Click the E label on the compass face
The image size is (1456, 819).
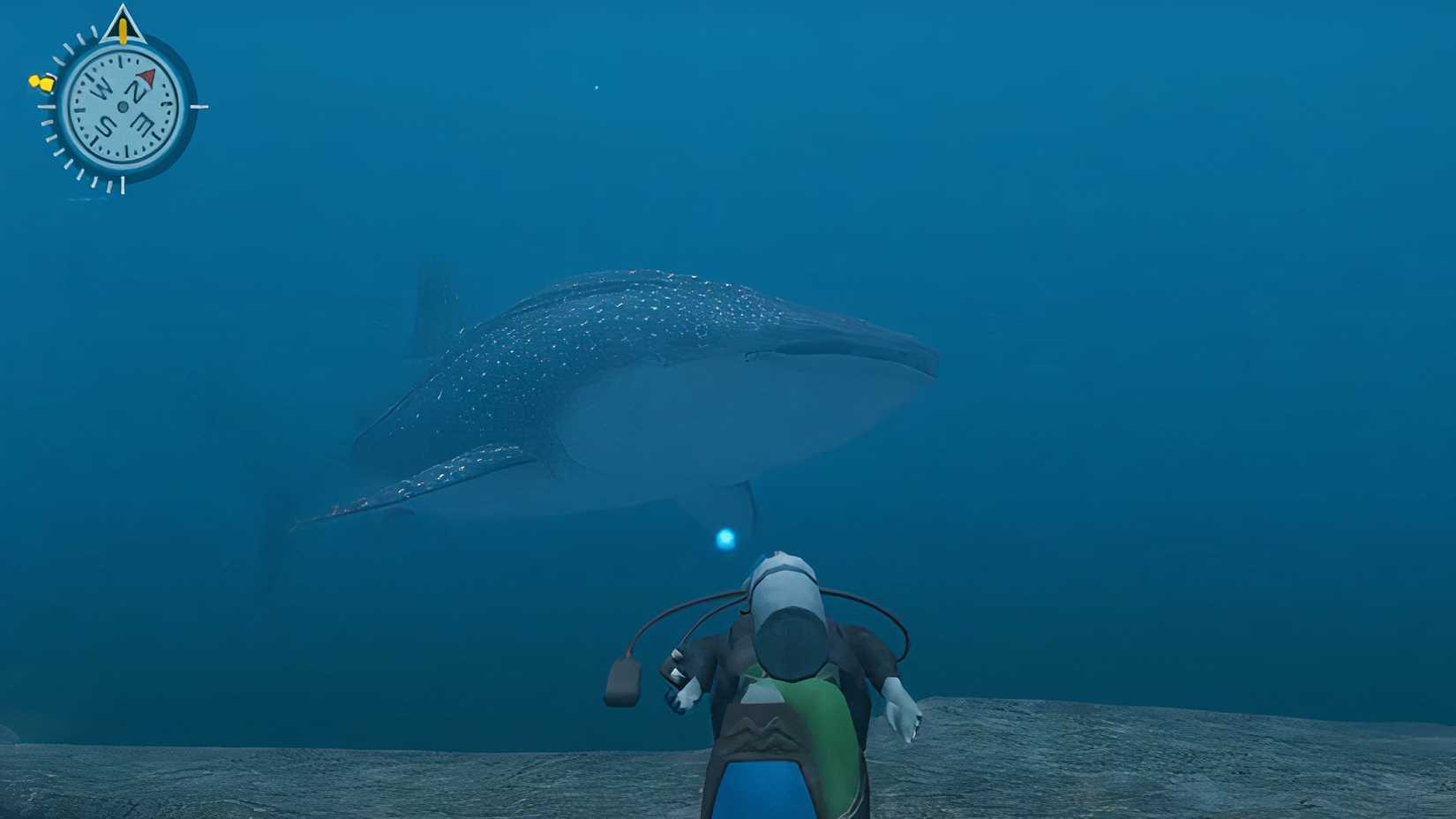(144, 123)
